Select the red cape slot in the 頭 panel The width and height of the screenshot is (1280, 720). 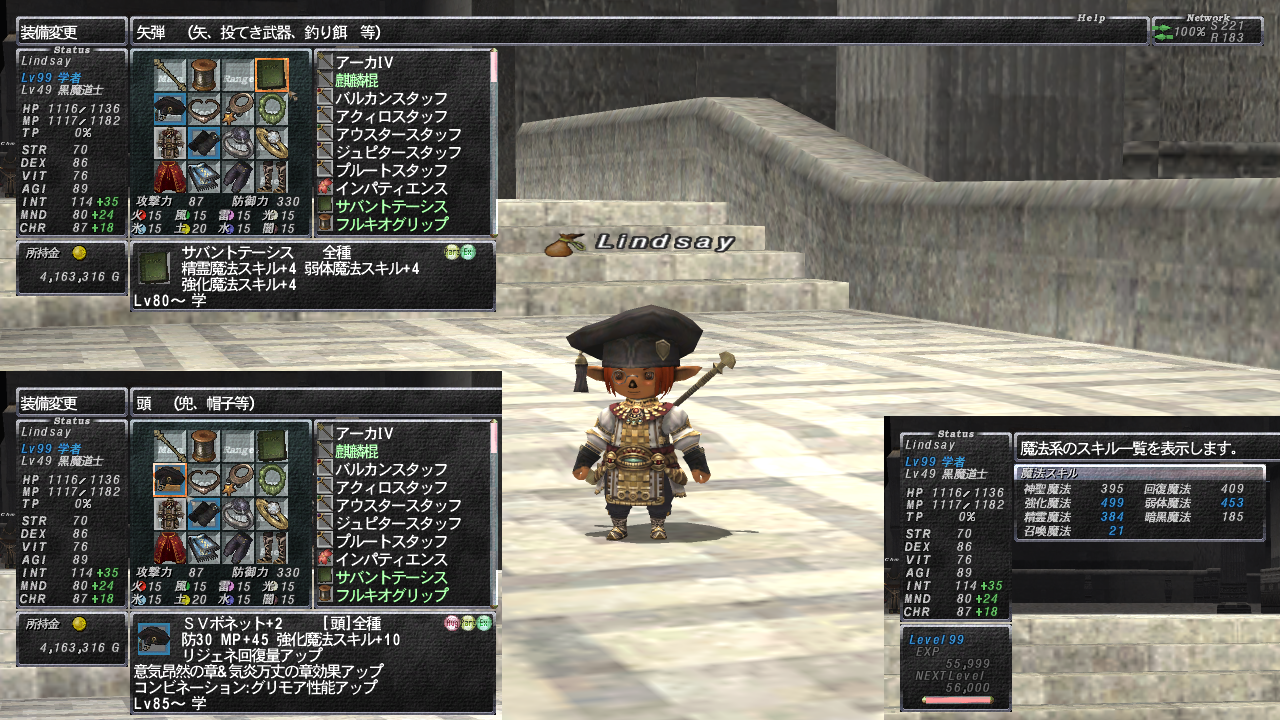pos(170,549)
